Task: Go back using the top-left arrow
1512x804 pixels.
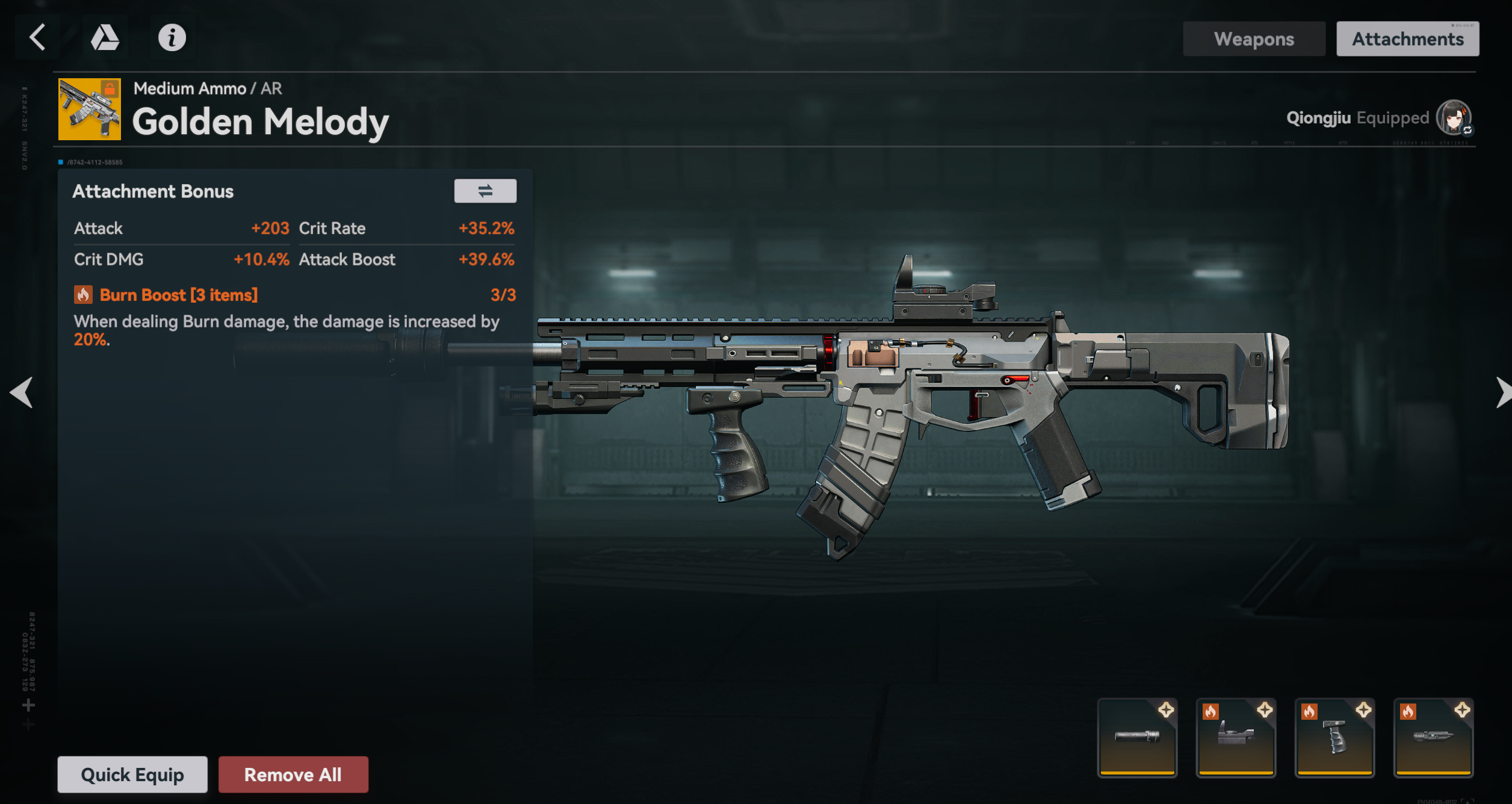Action: click(x=37, y=37)
